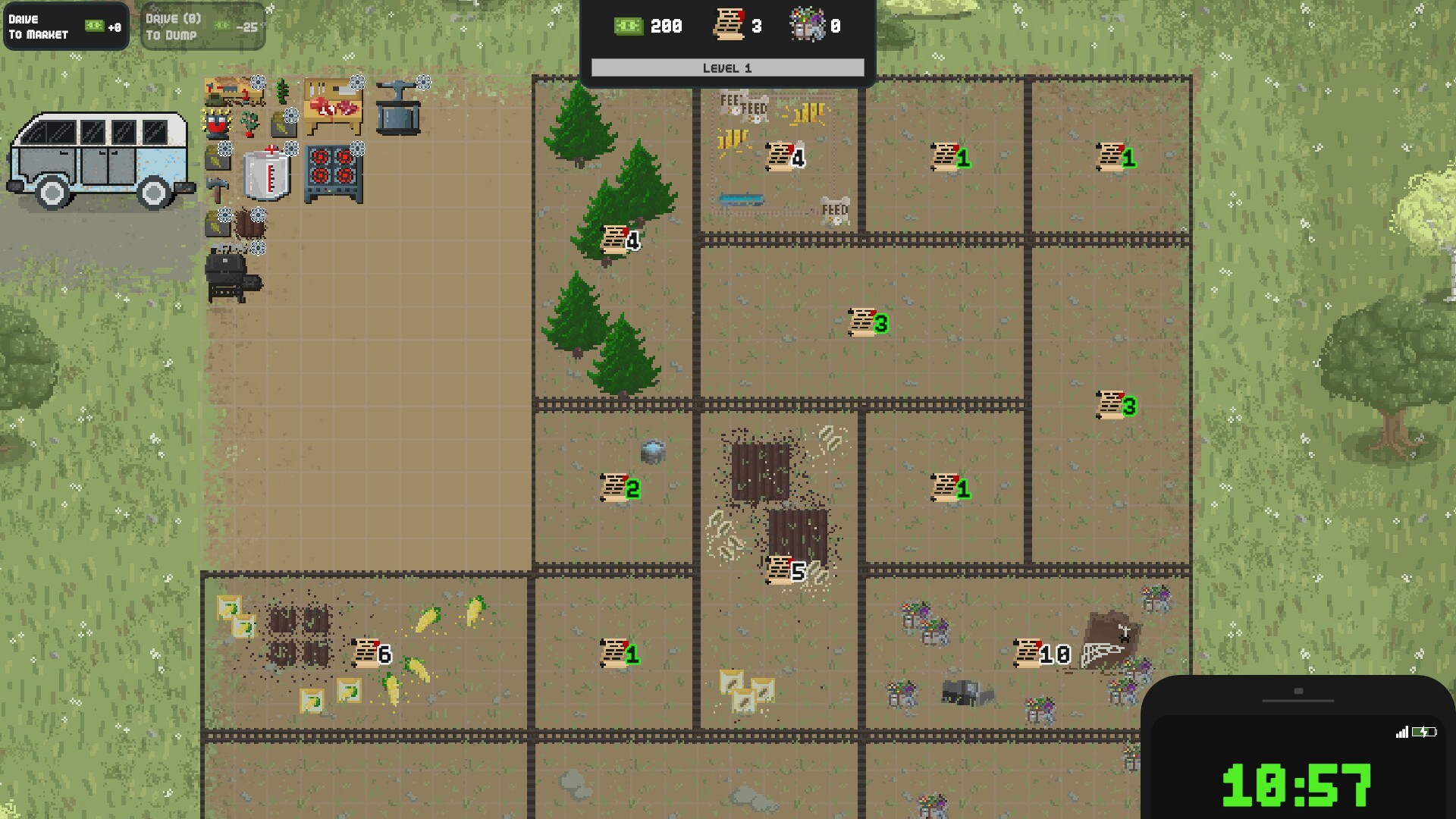Image resolution: width=1456 pixels, height=819 pixels.
Task: Buy the plot marked with deed cost 10
Action: (1043, 653)
